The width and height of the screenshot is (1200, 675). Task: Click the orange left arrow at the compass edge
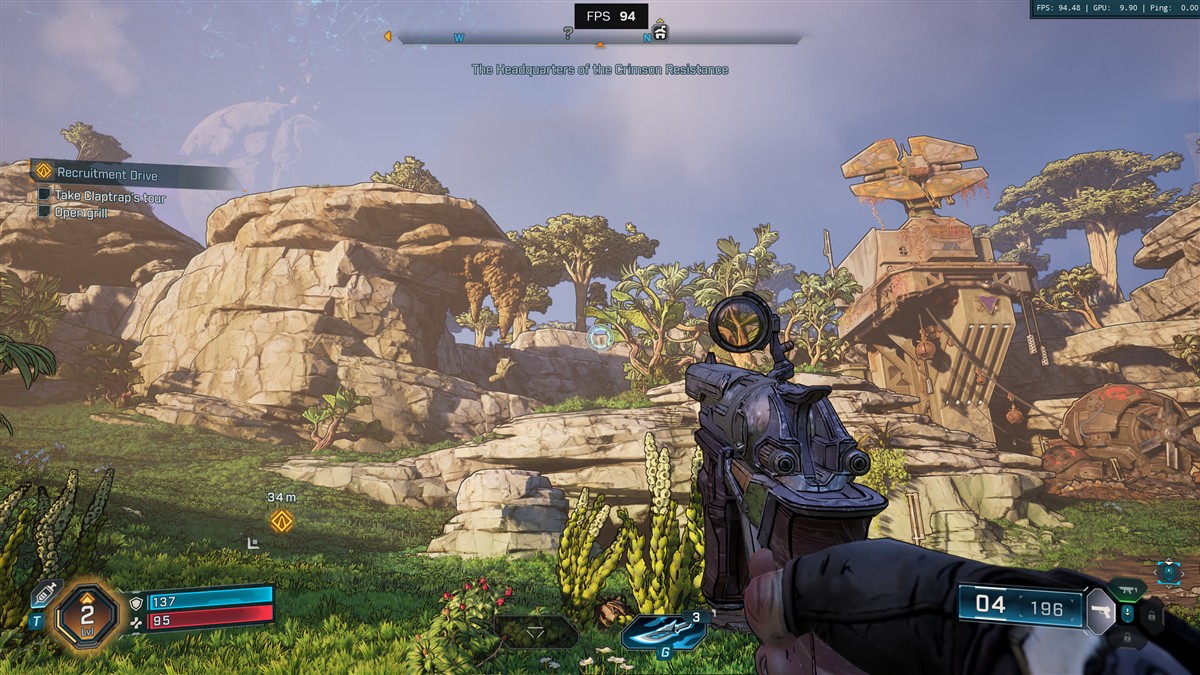[x=387, y=37]
